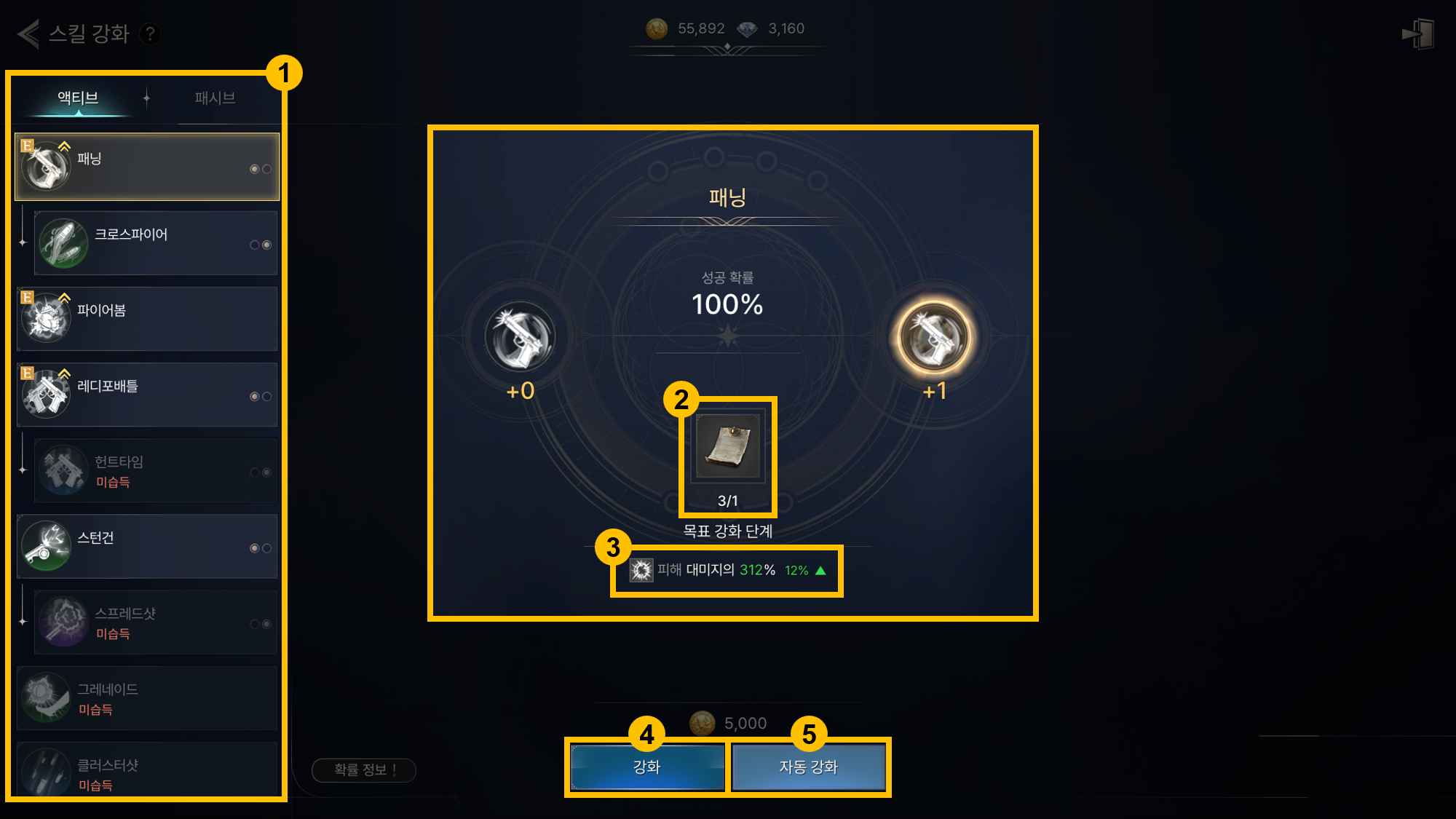Click the exit door icon
Screen dimensions: 1456x819
[1417, 34]
